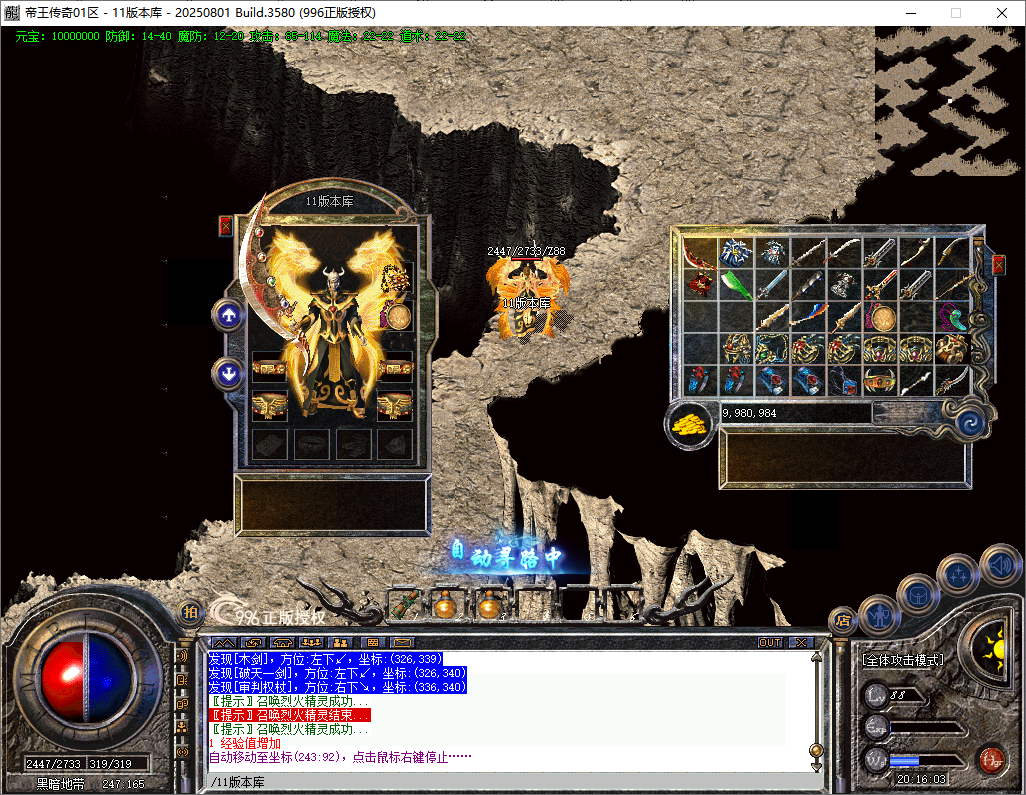Click the gold coins pile icon
1026x795 pixels.
(687, 422)
